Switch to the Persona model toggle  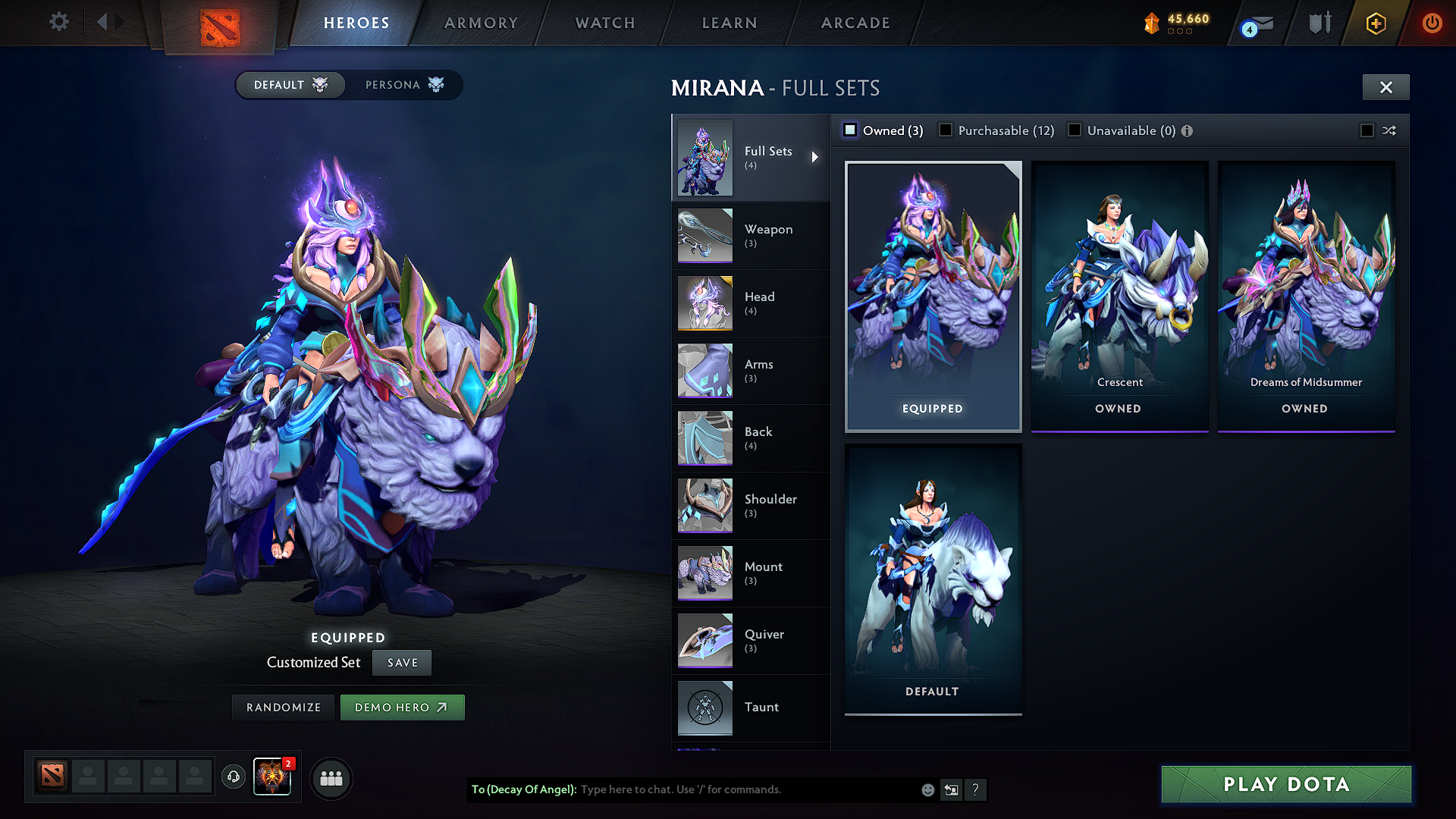400,84
